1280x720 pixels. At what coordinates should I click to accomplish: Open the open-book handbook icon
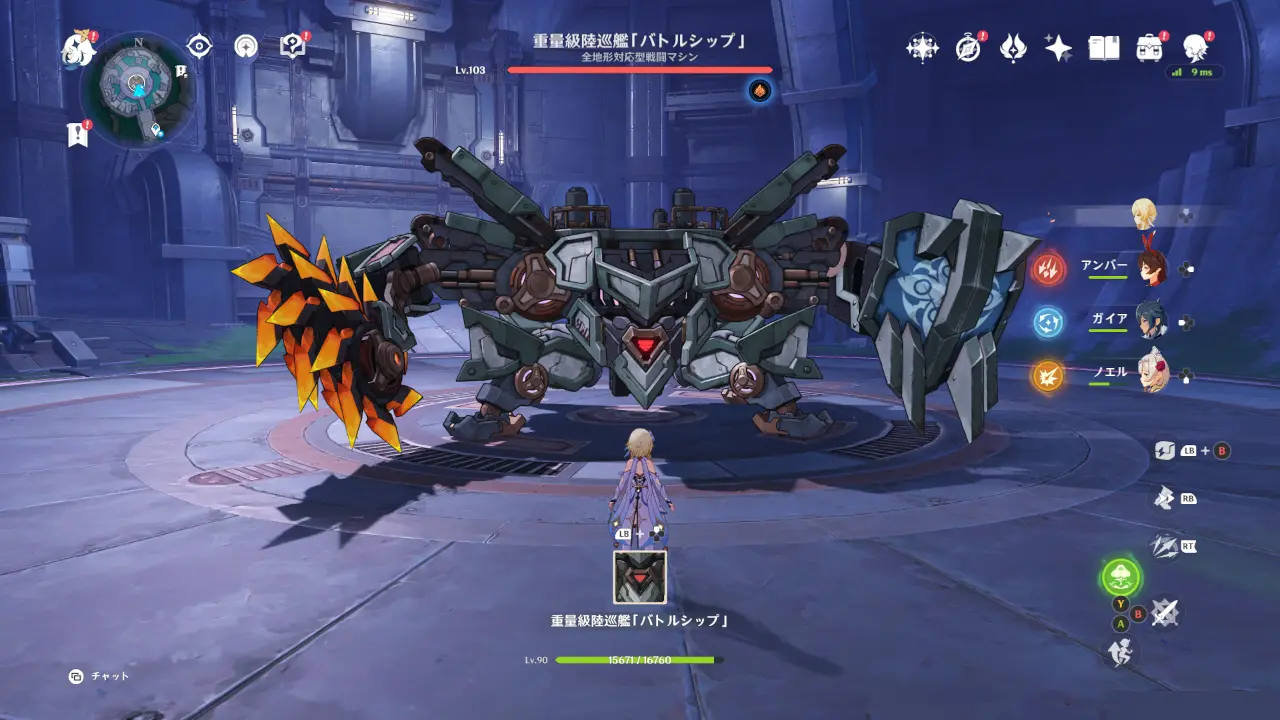point(1103,48)
